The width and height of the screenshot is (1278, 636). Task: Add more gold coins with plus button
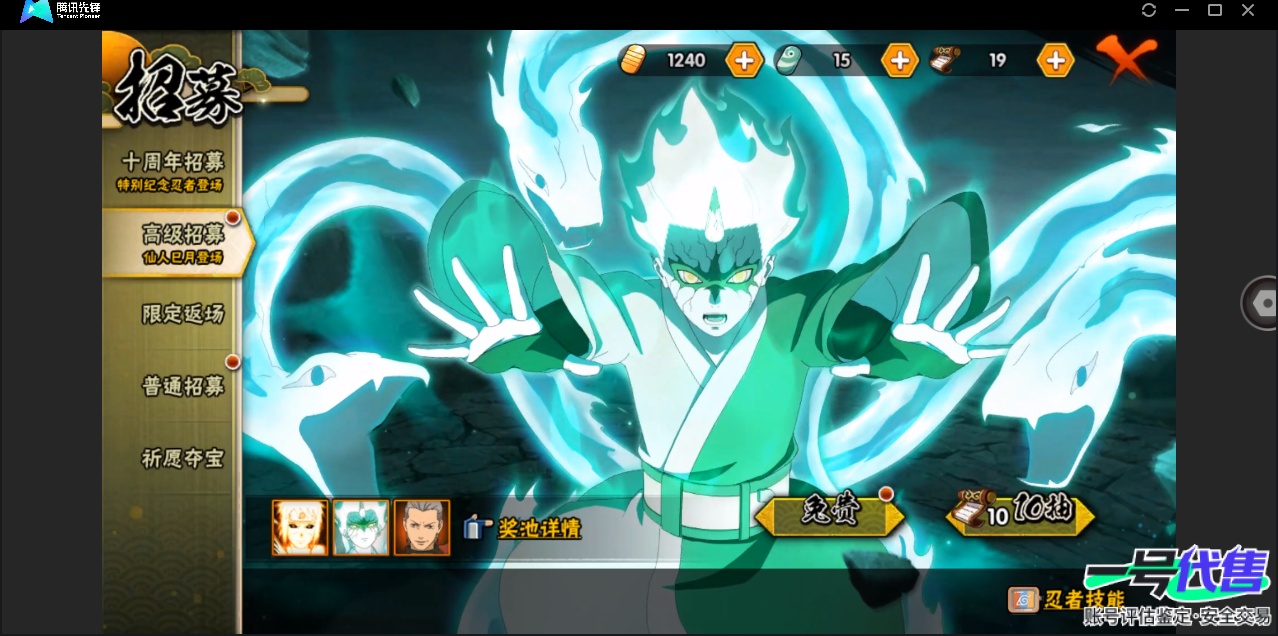point(743,60)
